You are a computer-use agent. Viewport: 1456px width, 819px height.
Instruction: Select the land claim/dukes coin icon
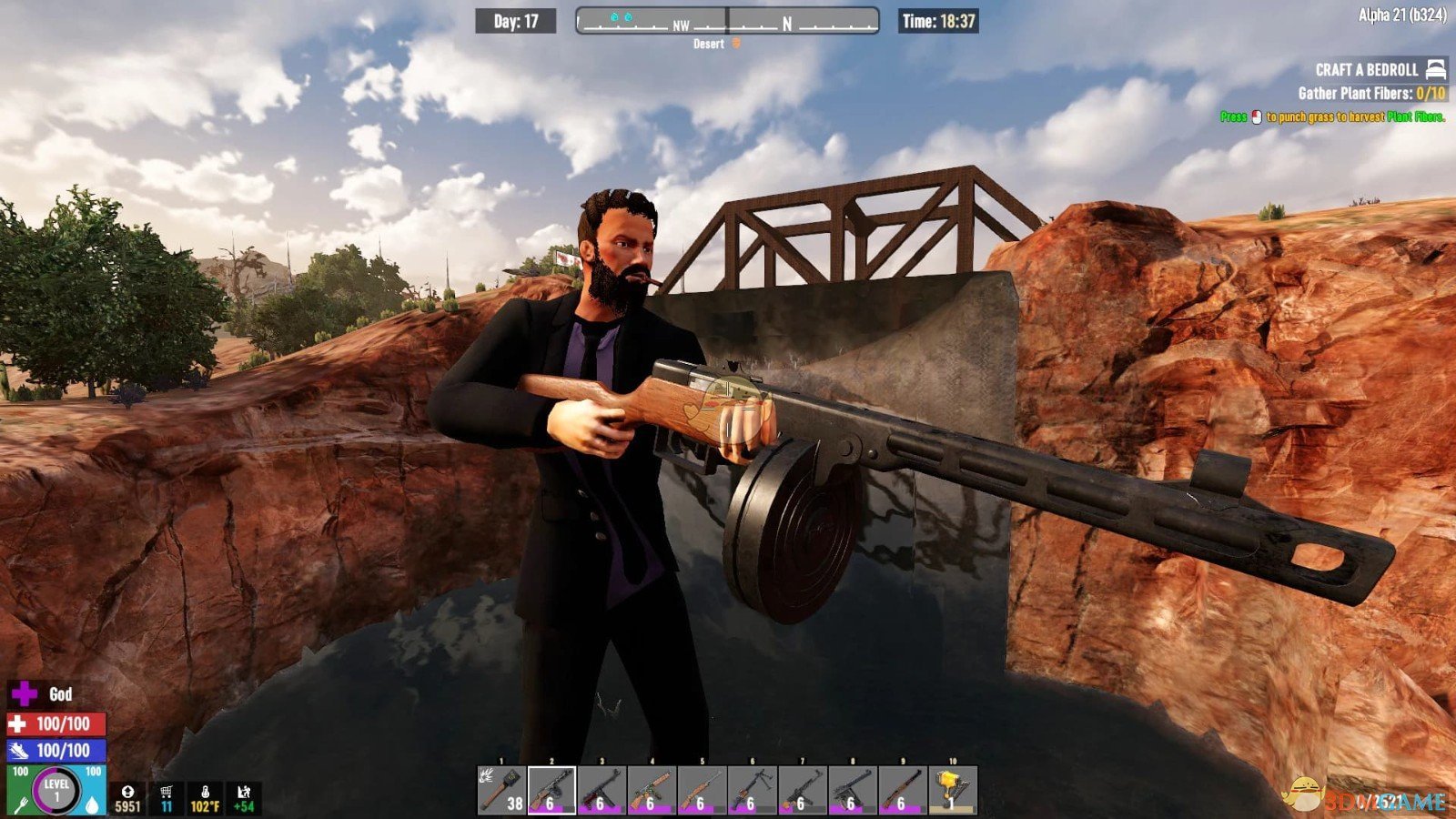[x=128, y=791]
